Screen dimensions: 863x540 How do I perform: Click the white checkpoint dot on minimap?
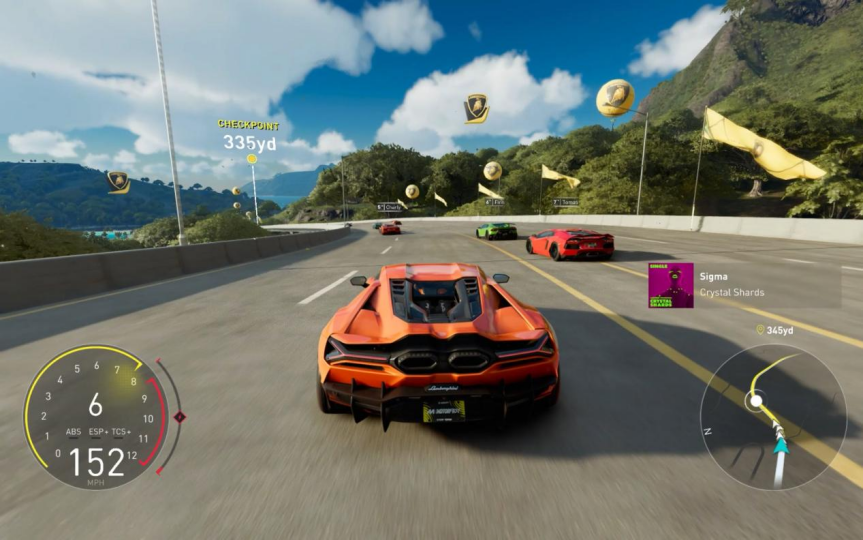pos(757,400)
